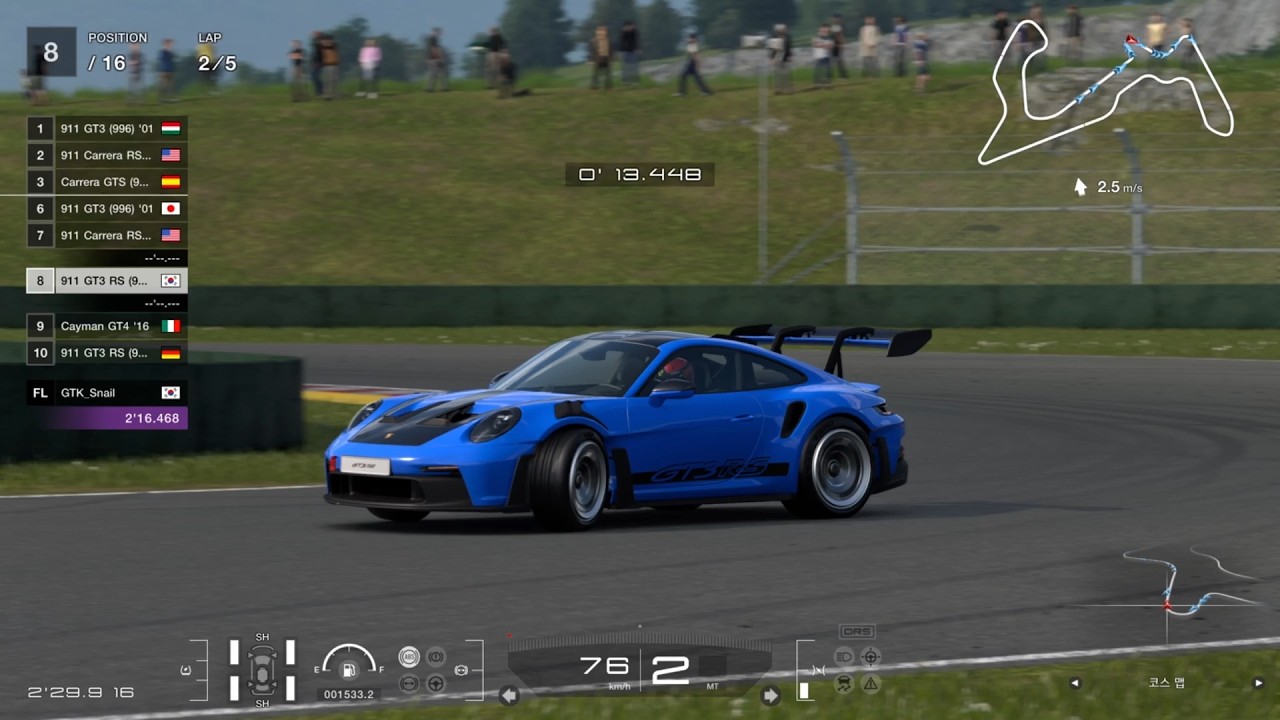This screenshot has height=720, width=1280.
Task: Click the right arrow beside the speedometer
Action: 770,695
